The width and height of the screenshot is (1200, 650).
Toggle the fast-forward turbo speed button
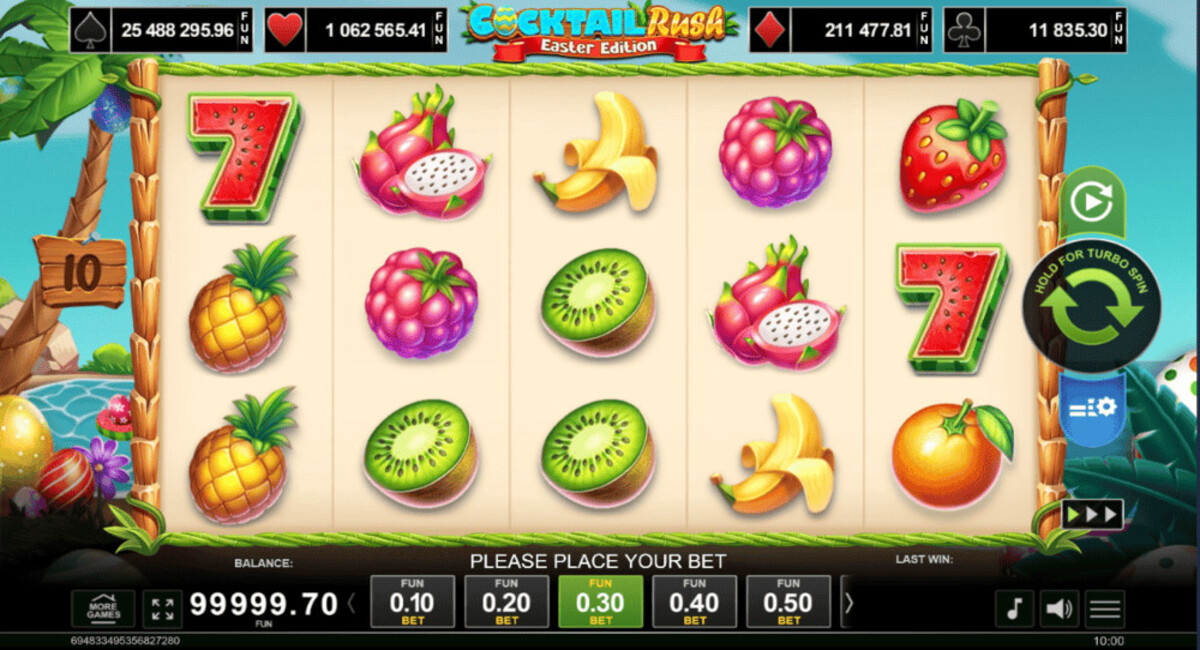[x=1092, y=514]
